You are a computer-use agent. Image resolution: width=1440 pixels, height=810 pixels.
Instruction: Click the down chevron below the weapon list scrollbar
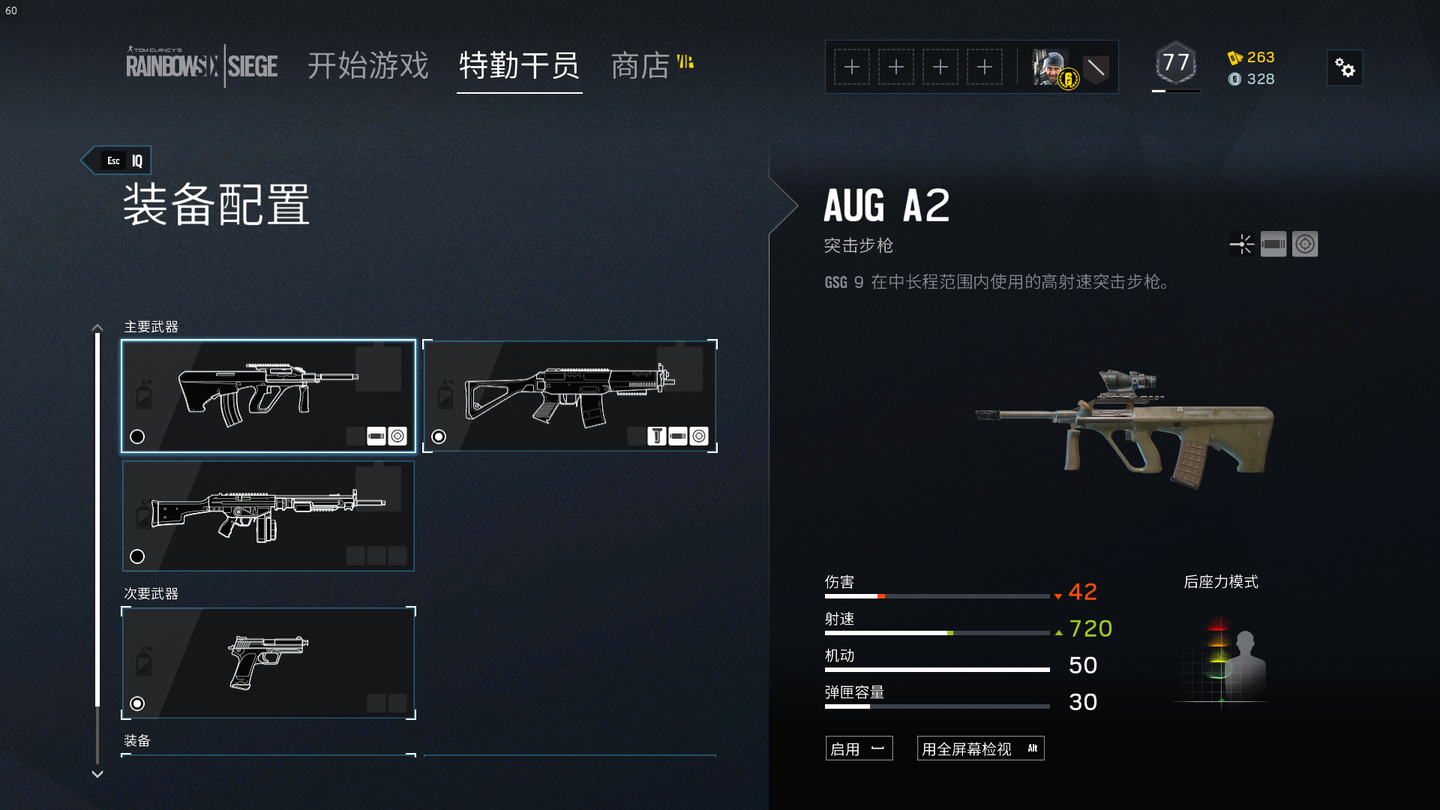(97, 773)
